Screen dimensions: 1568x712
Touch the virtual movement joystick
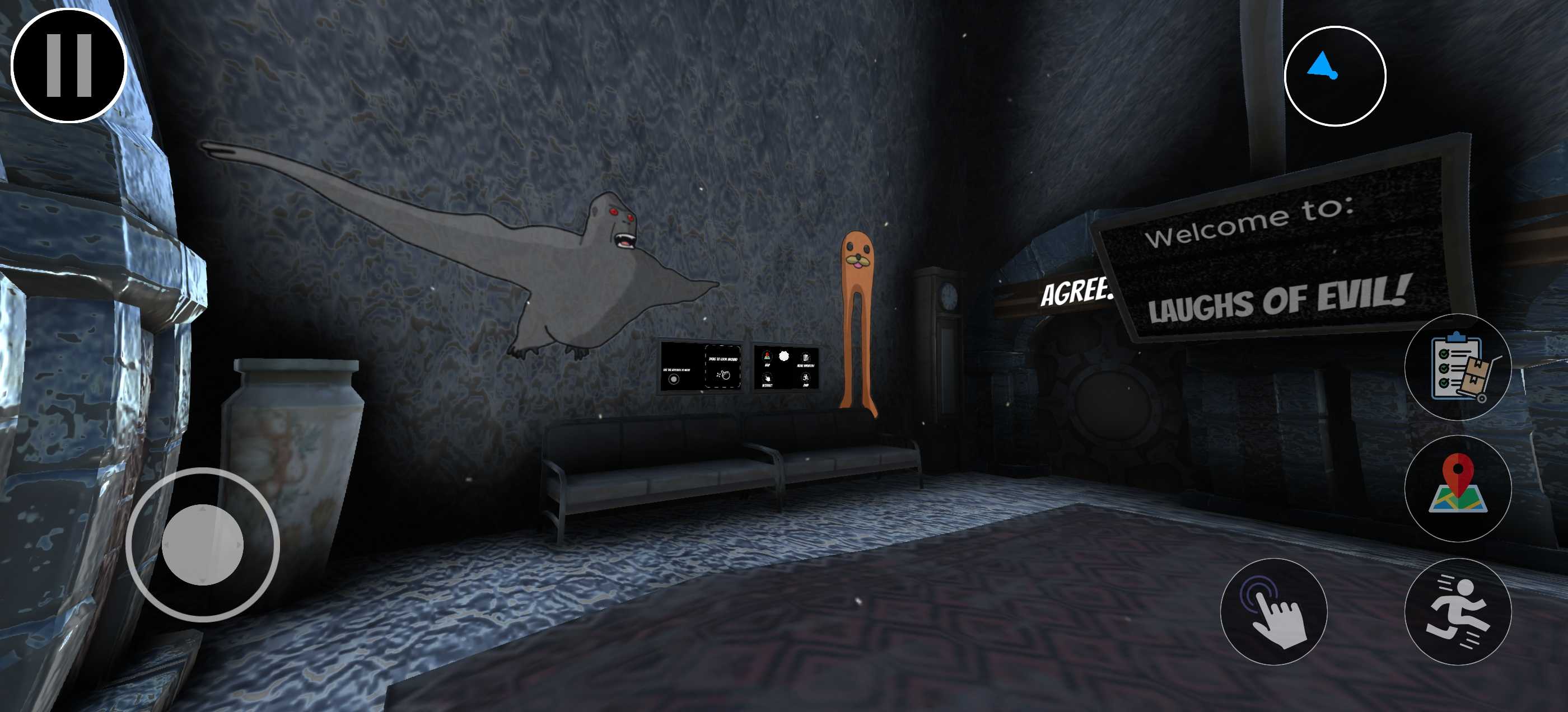pos(203,545)
